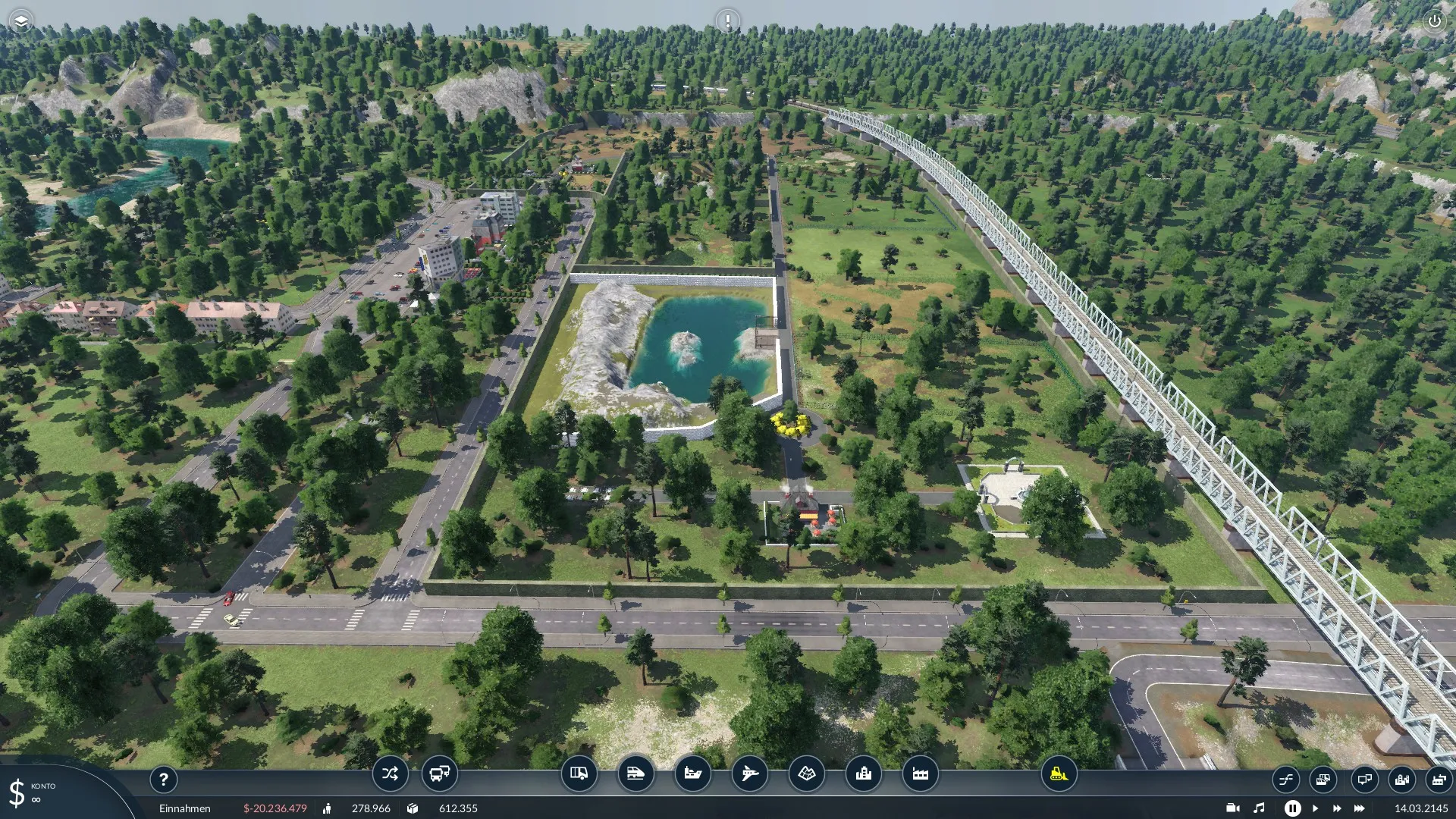Open the line manager with crossing arrows
The image size is (1456, 819).
390,774
